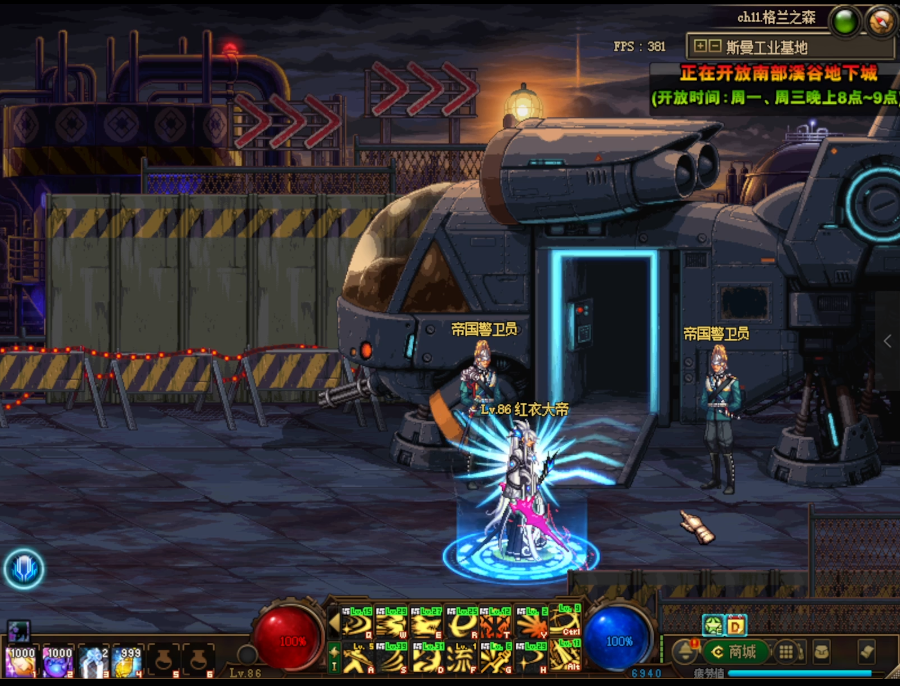Trigger the skill bound to T
The height and width of the screenshot is (686, 900).
[494, 623]
